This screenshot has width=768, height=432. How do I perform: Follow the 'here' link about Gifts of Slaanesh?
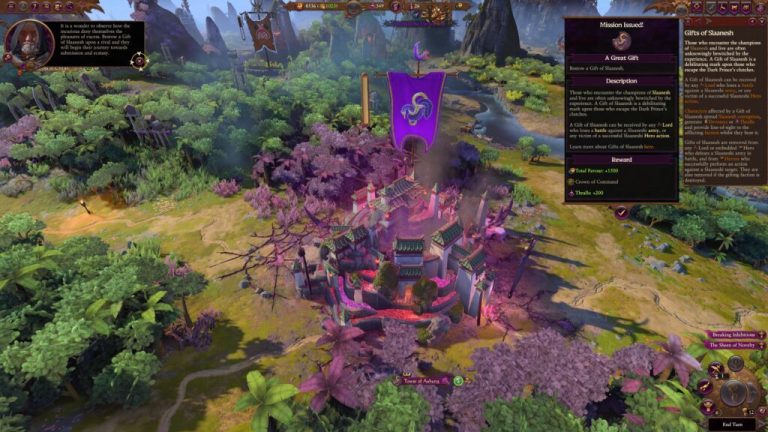point(649,145)
